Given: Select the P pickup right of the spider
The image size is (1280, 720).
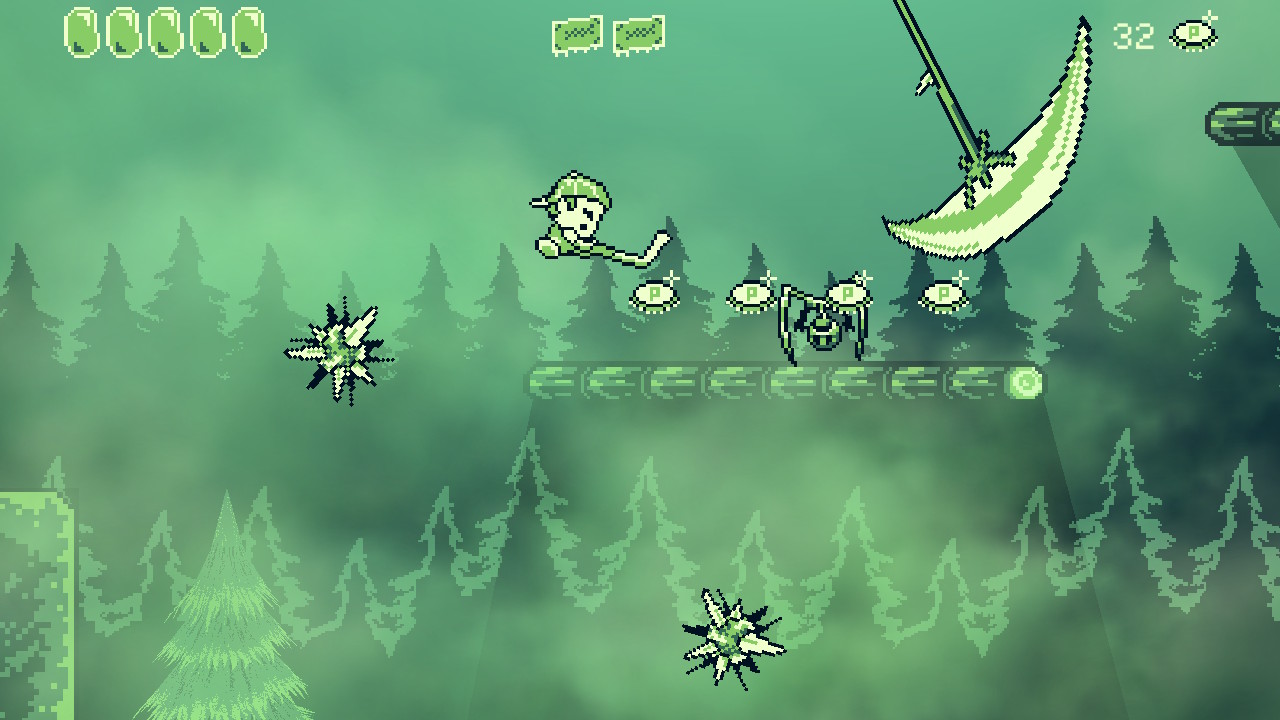Looking at the screenshot, I should click(x=845, y=294).
